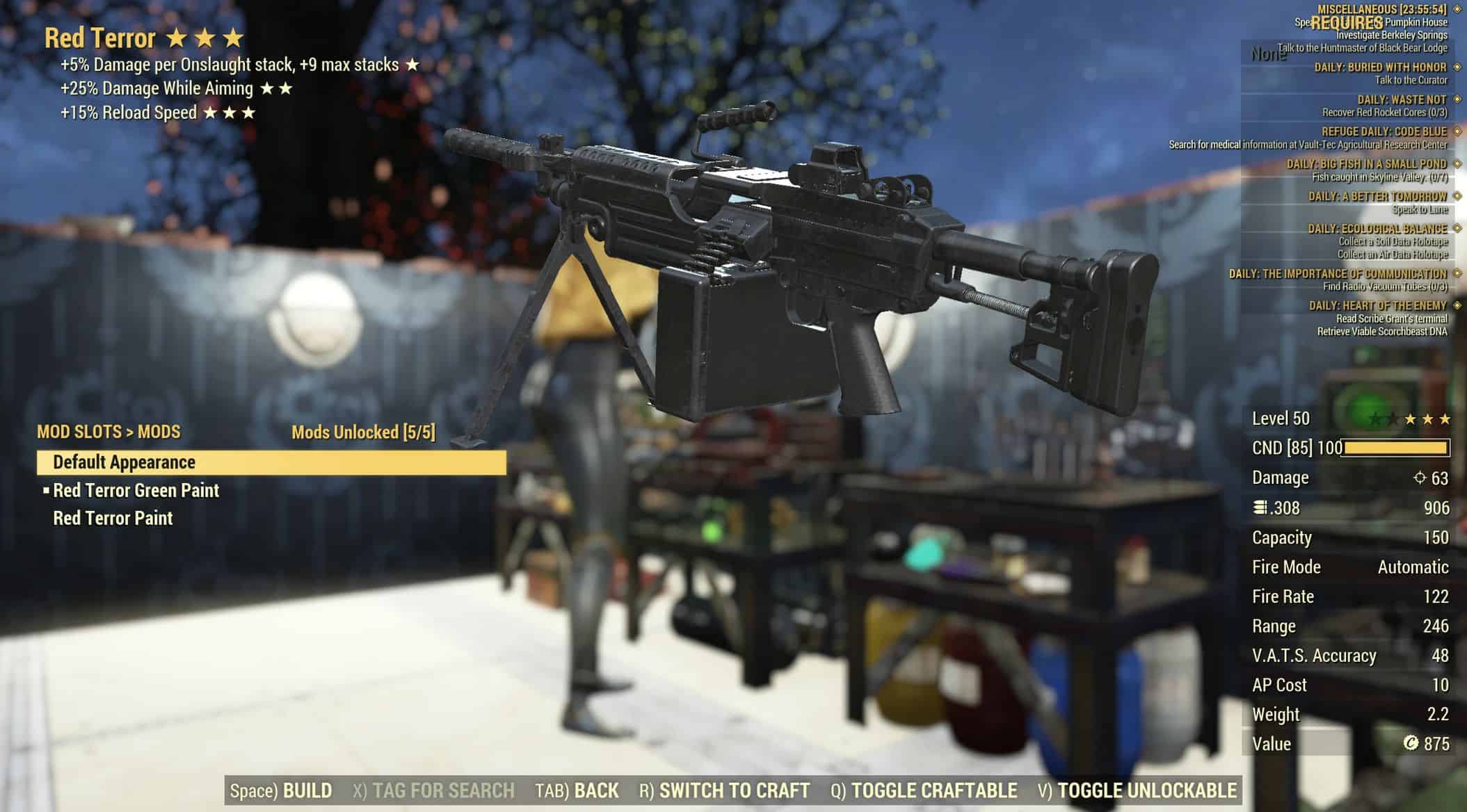Click the BUILD button
This screenshot has height=812, width=1467.
(281, 790)
